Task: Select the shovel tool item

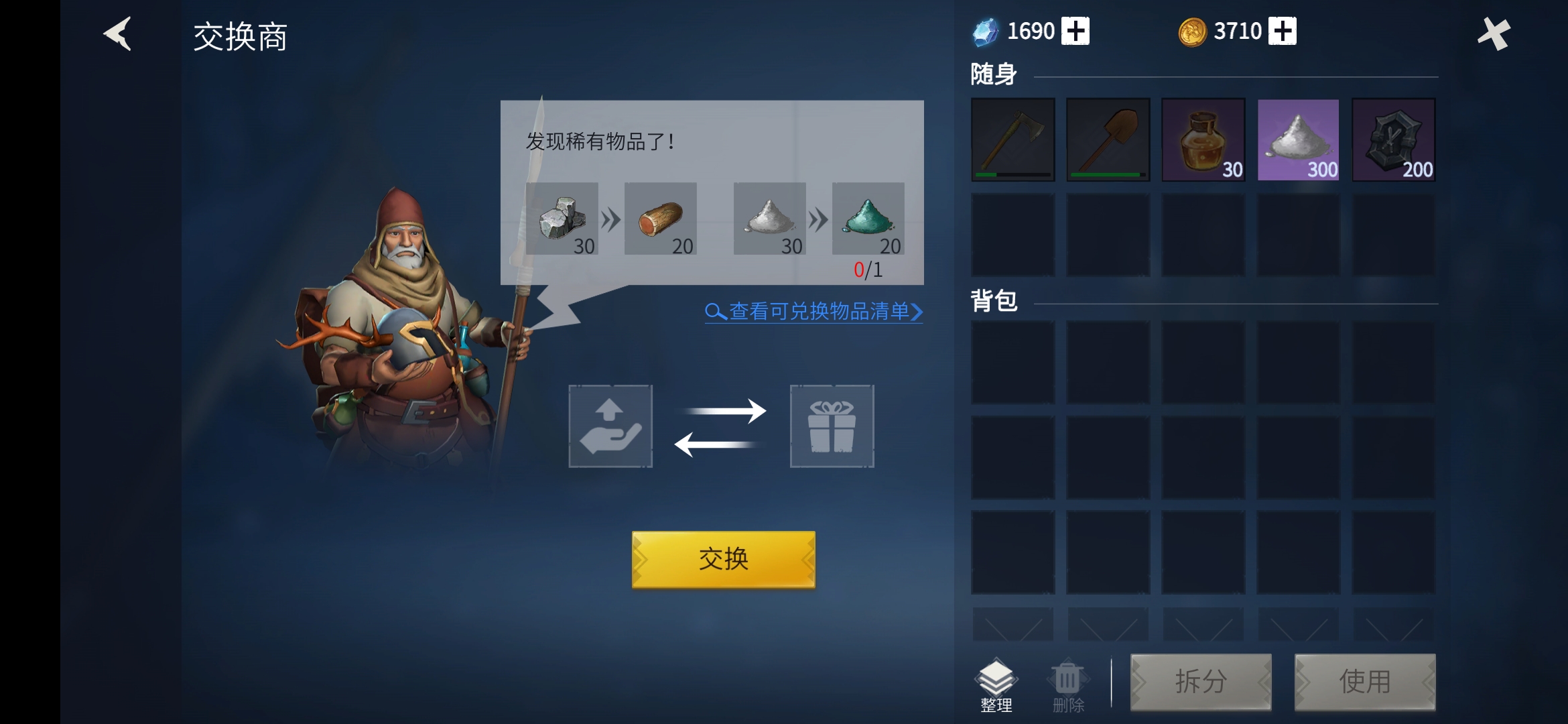Action: click(1108, 139)
